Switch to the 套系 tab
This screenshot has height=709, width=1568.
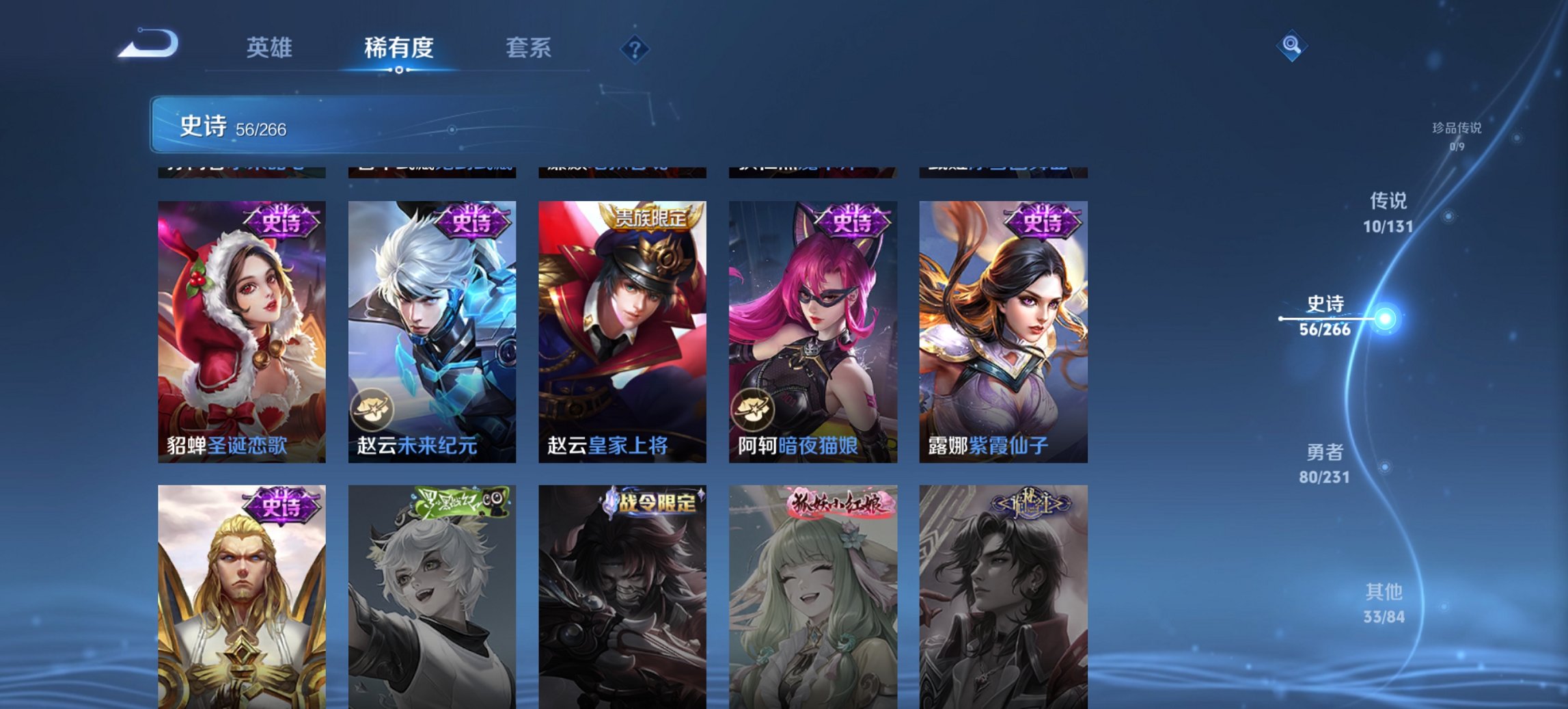coord(529,48)
